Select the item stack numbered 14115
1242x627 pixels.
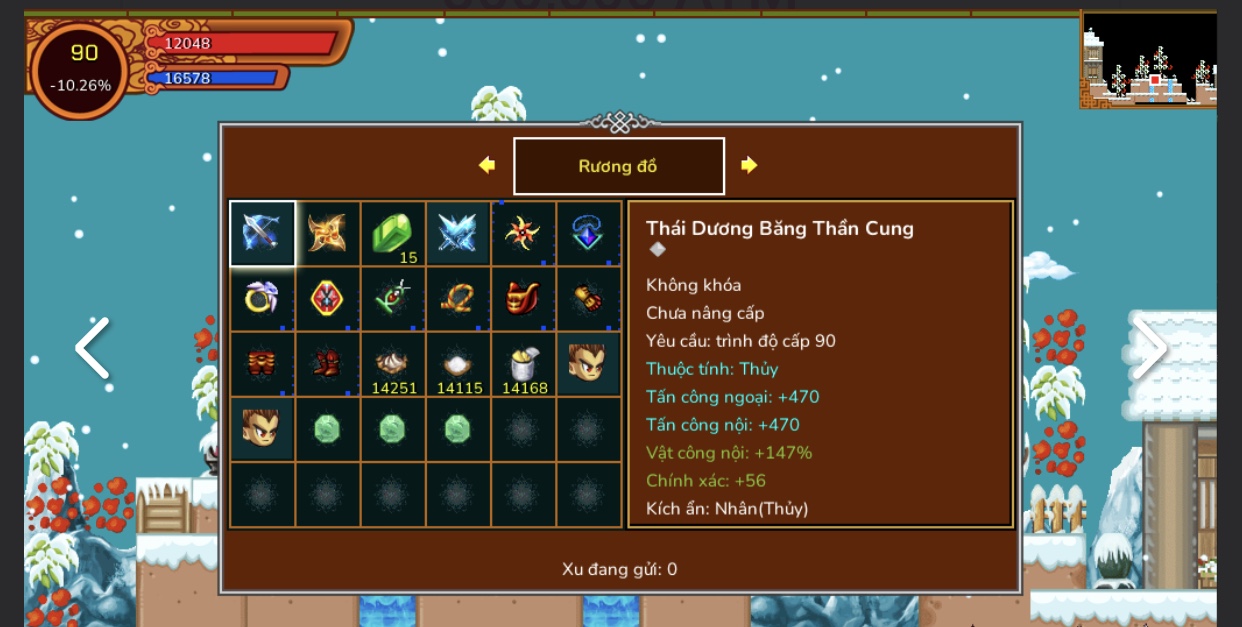tap(458, 364)
